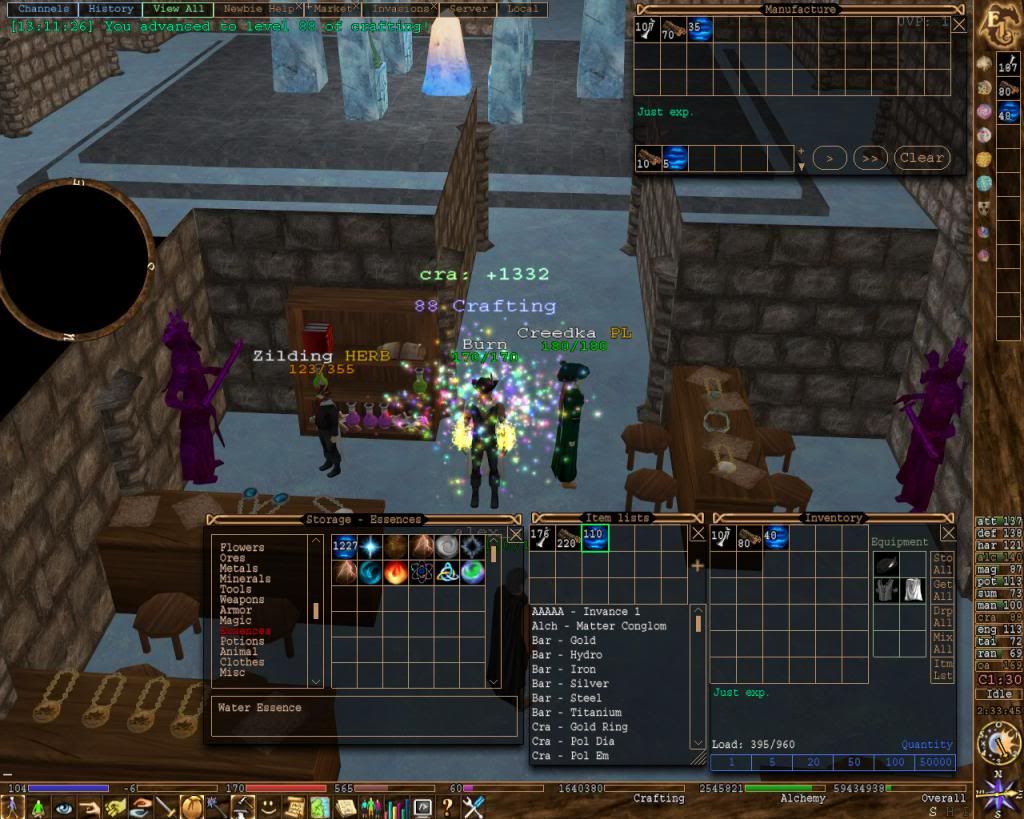
Task: Close the Inventory window
Action: (x=963, y=534)
